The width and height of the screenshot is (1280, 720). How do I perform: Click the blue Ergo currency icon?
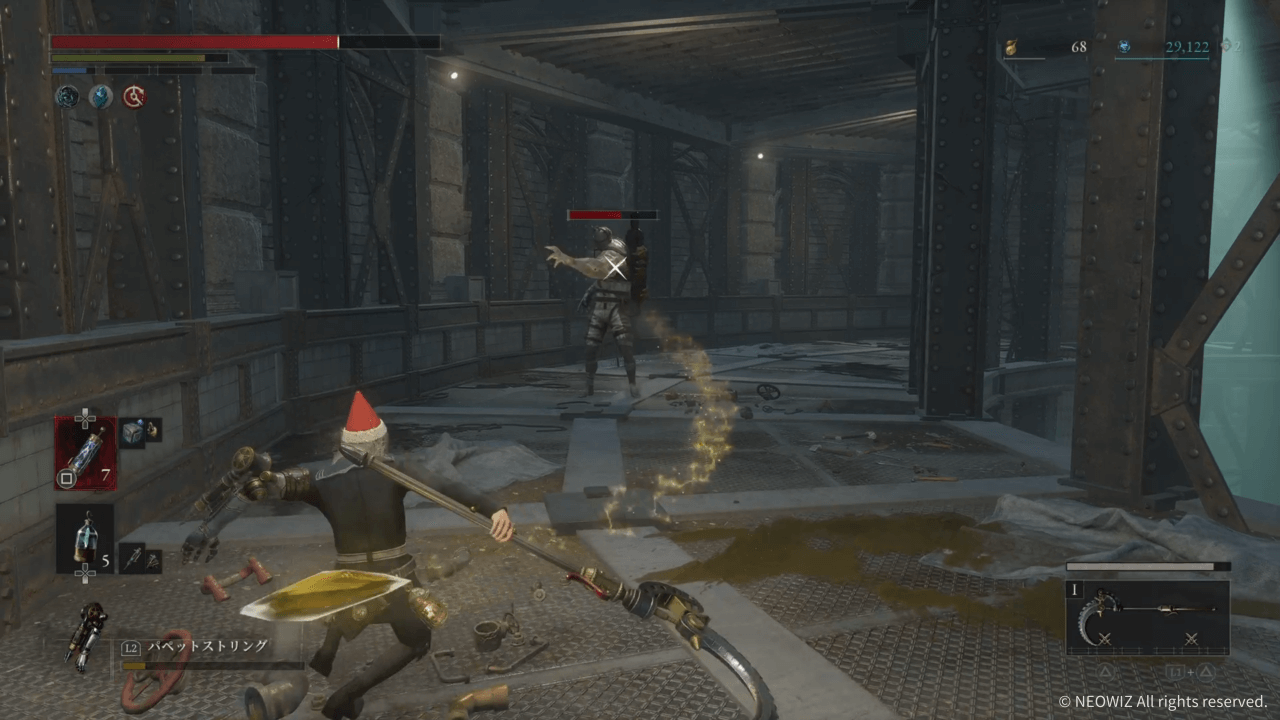coord(1124,47)
